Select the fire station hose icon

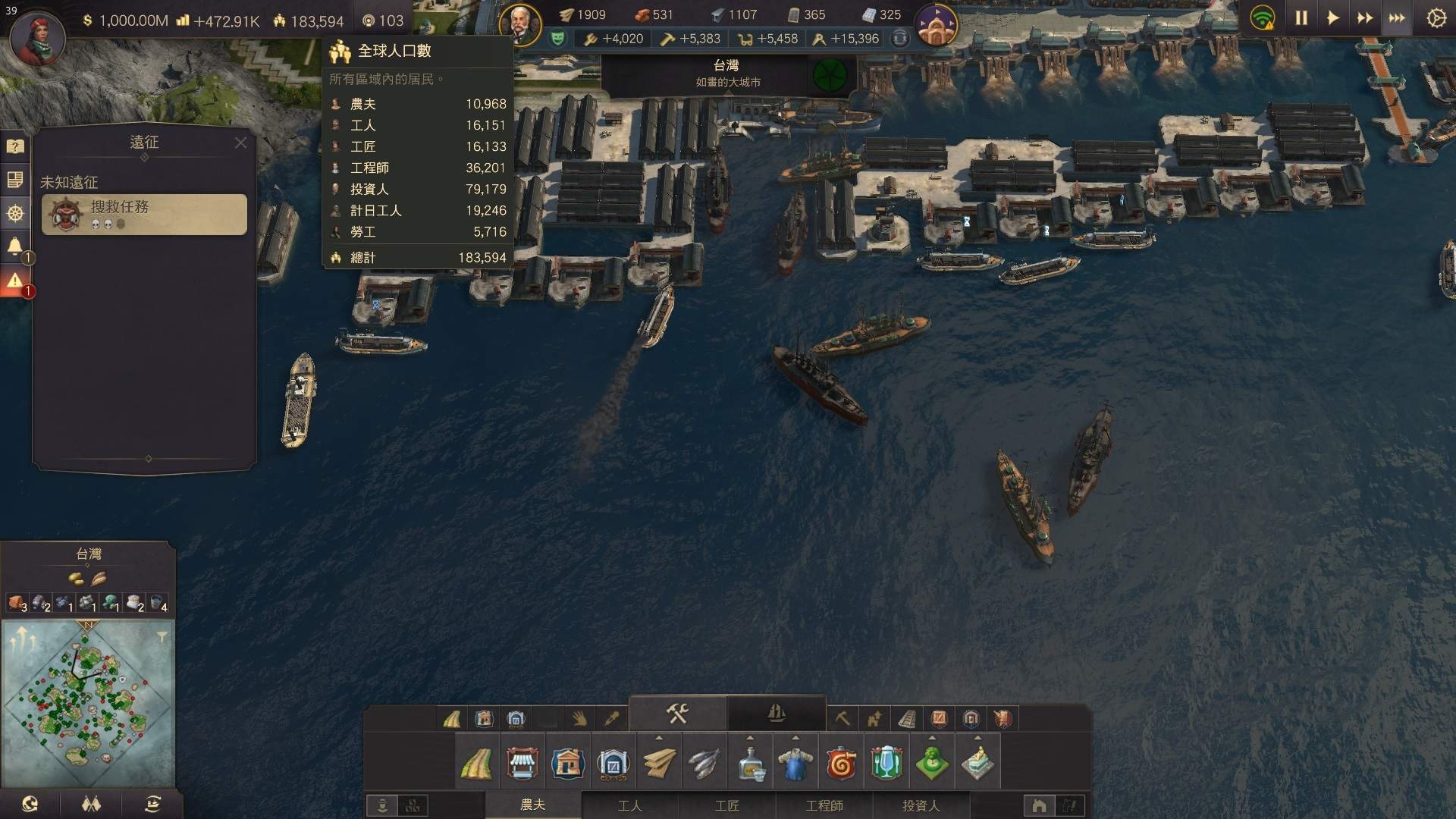tap(841, 764)
